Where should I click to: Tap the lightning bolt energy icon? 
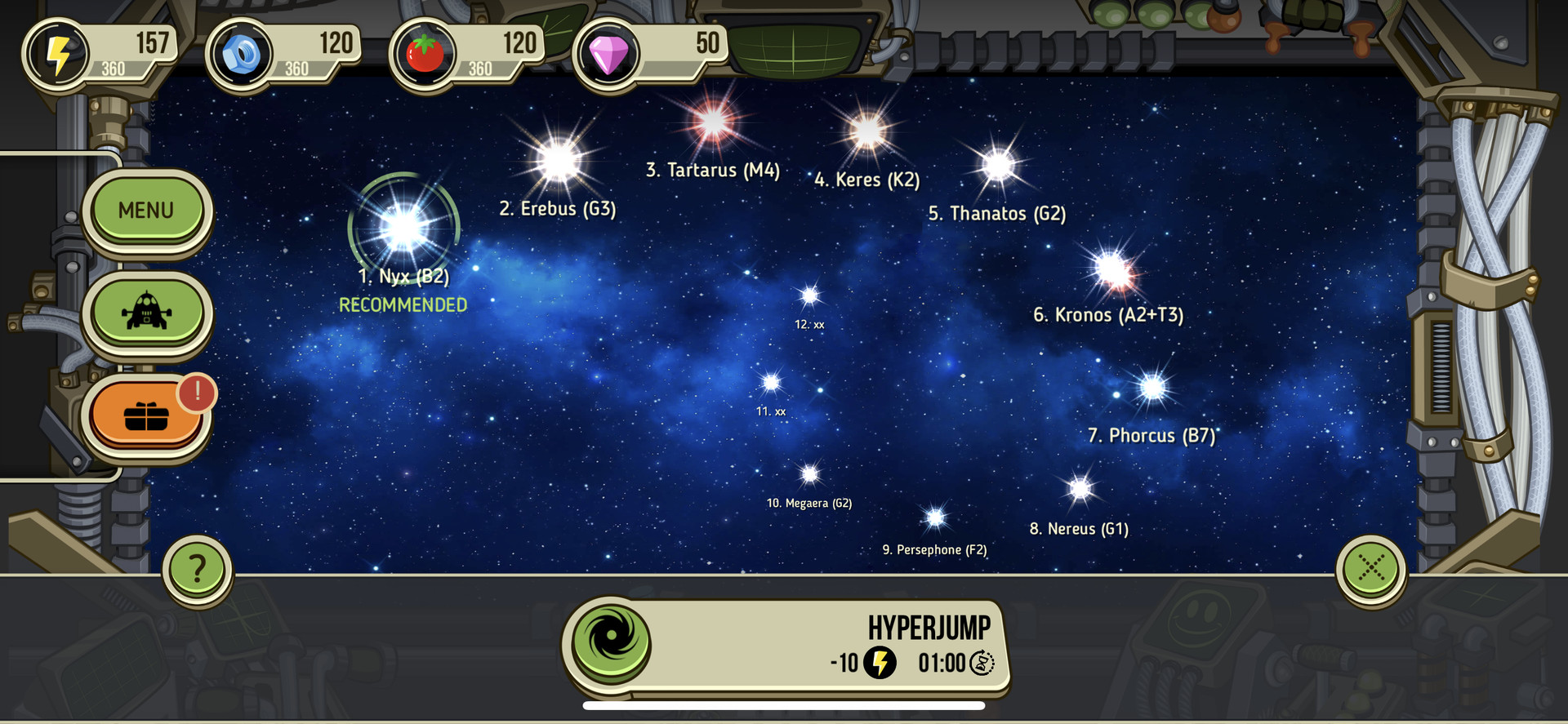pos(58,54)
